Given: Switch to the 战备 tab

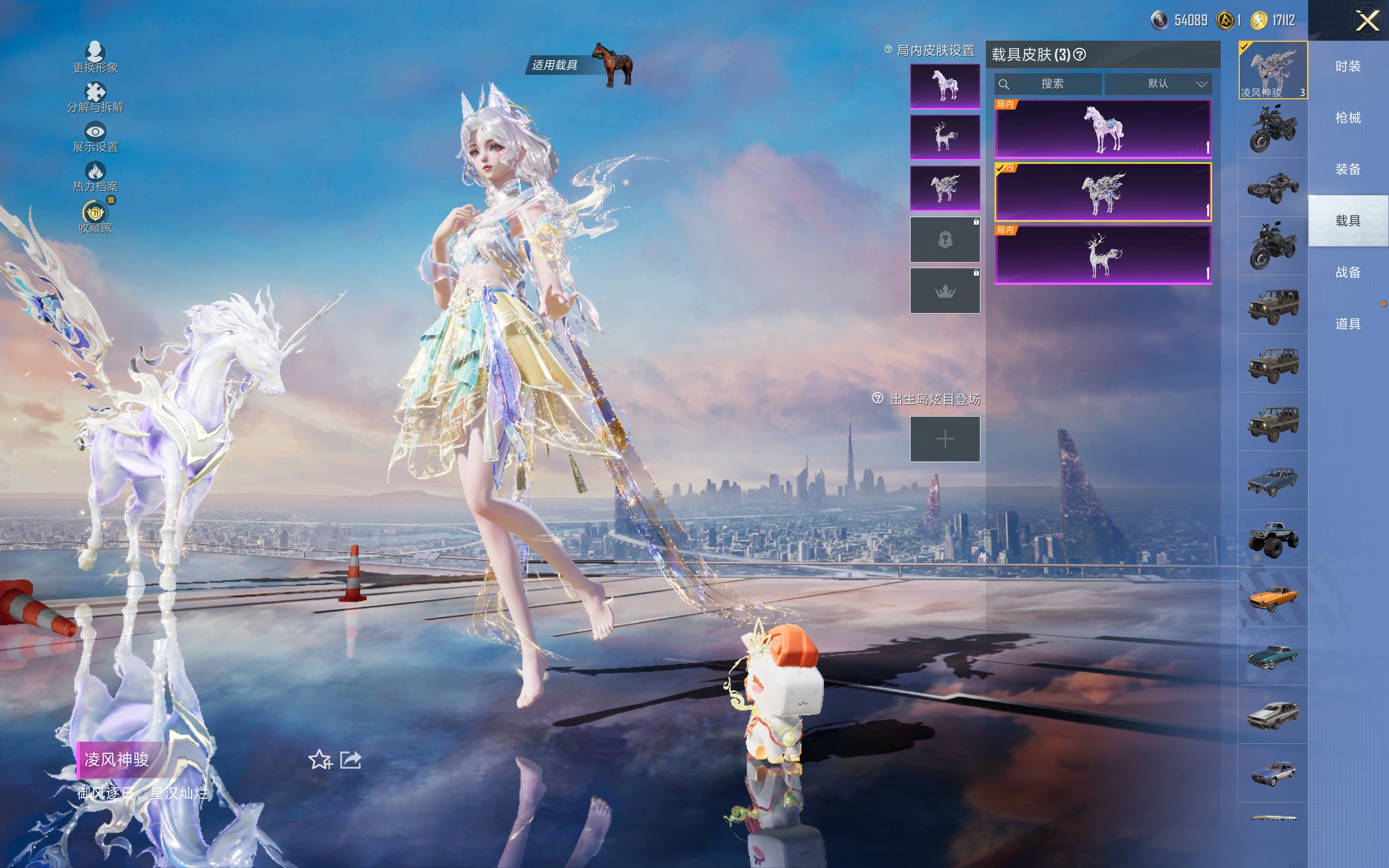Looking at the screenshot, I should click(1348, 272).
